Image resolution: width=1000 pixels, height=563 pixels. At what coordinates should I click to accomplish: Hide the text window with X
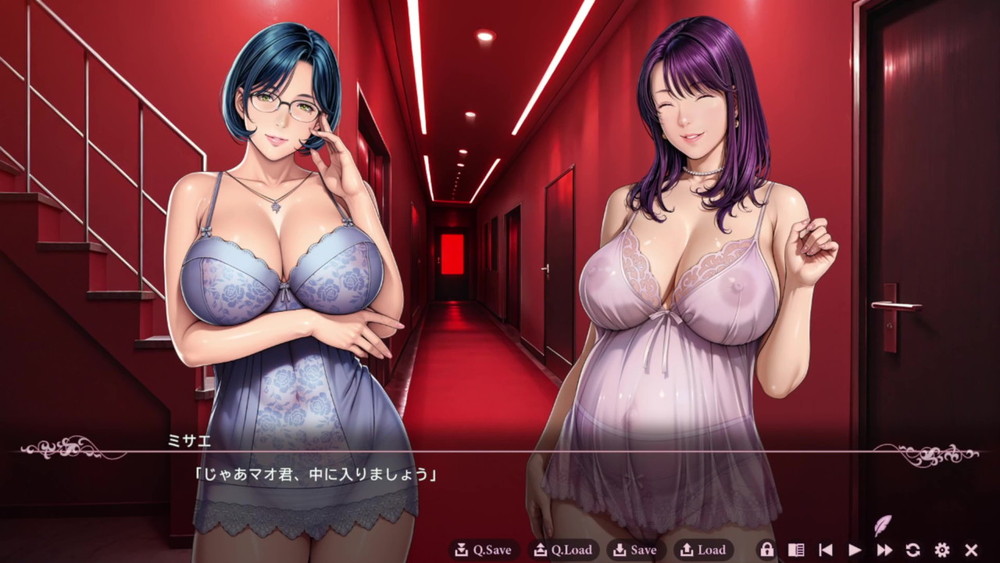click(x=971, y=550)
